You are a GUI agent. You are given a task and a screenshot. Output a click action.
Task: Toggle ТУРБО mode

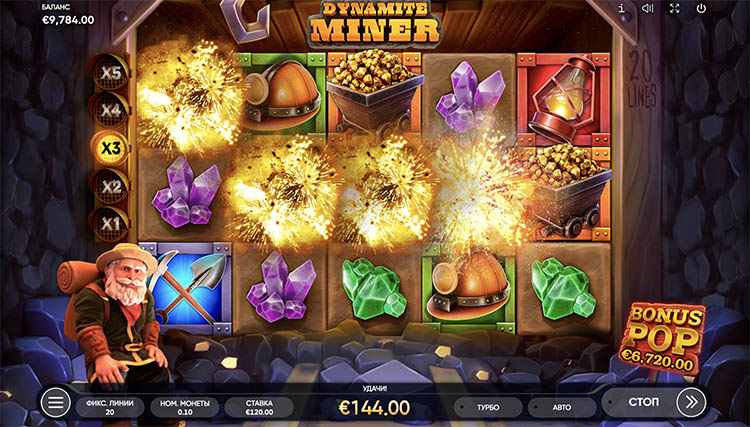point(489,407)
